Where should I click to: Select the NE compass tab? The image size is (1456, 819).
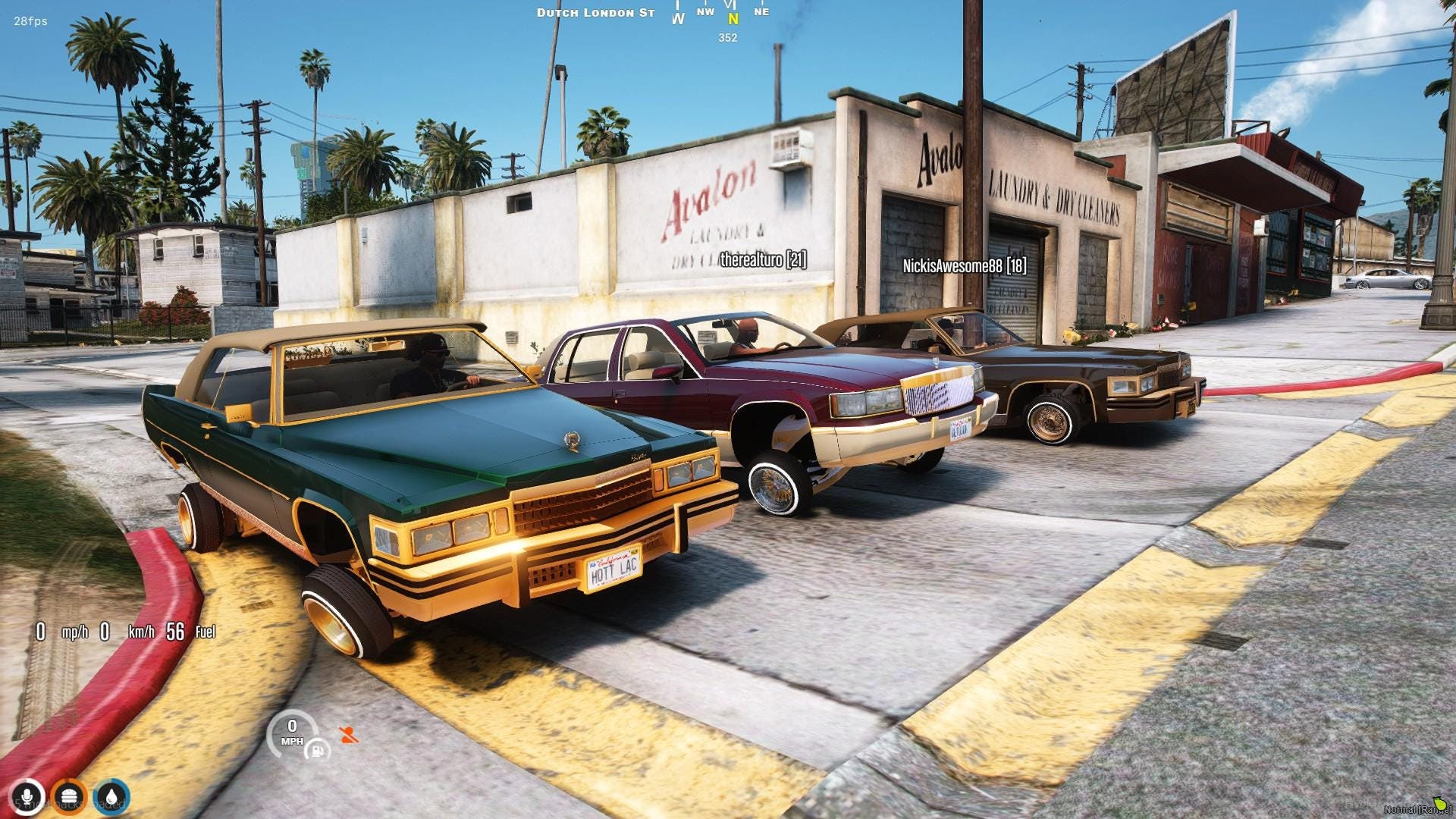coord(761,12)
